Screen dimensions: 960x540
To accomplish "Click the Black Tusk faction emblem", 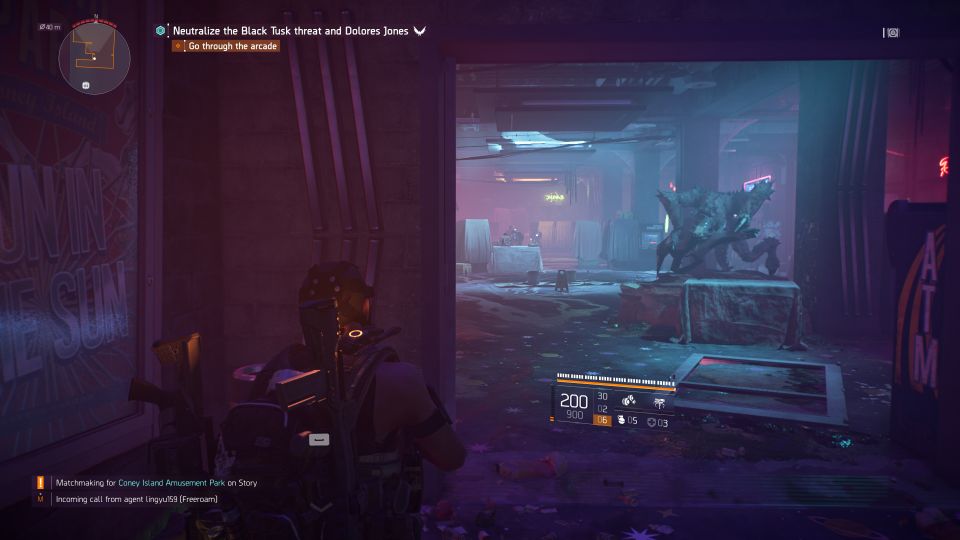I will 421,31.
